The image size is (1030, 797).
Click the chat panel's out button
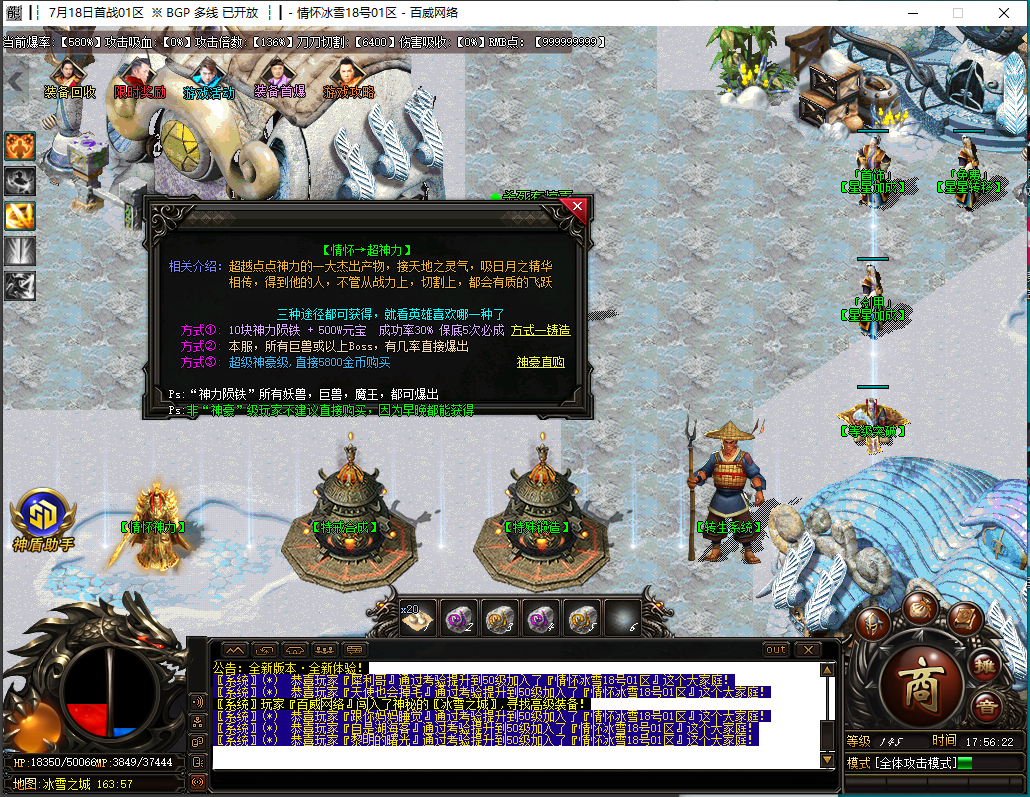pos(776,649)
